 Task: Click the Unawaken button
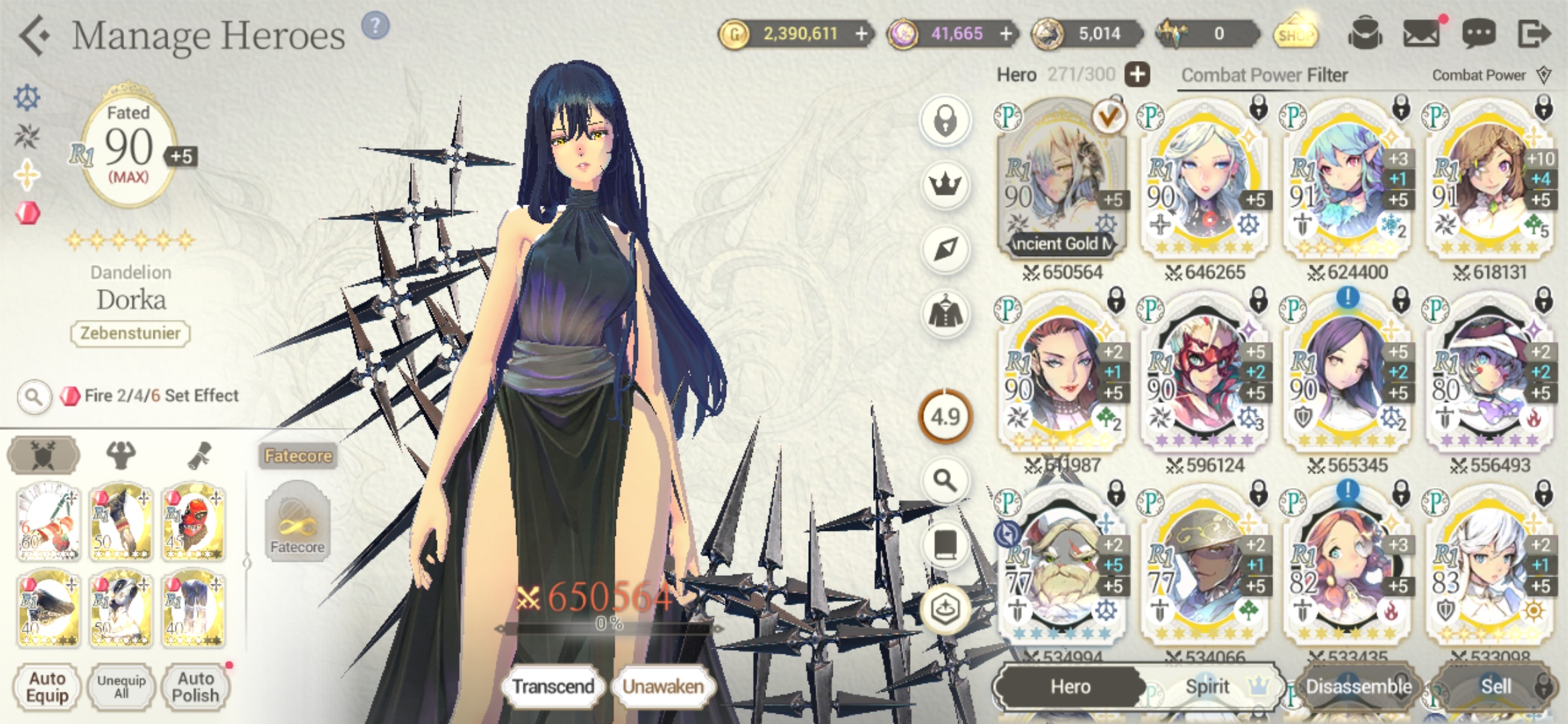[663, 686]
